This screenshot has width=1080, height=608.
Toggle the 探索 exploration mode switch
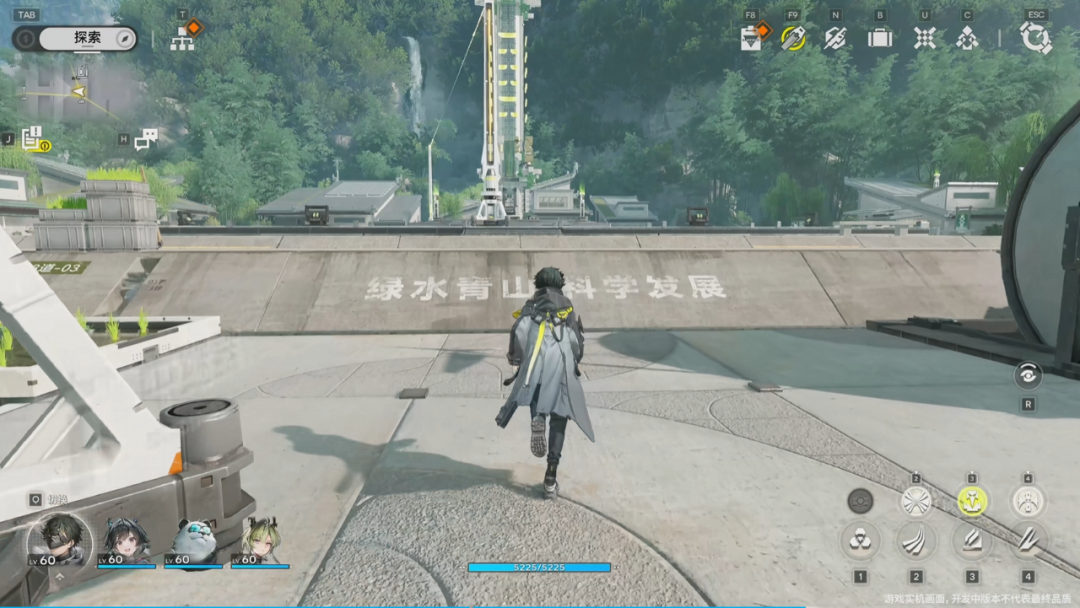[x=75, y=38]
